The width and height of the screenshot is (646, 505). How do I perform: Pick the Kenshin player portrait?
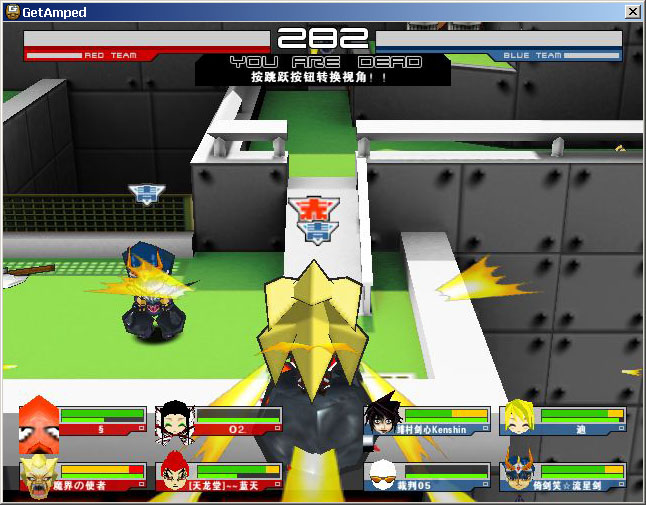383,419
